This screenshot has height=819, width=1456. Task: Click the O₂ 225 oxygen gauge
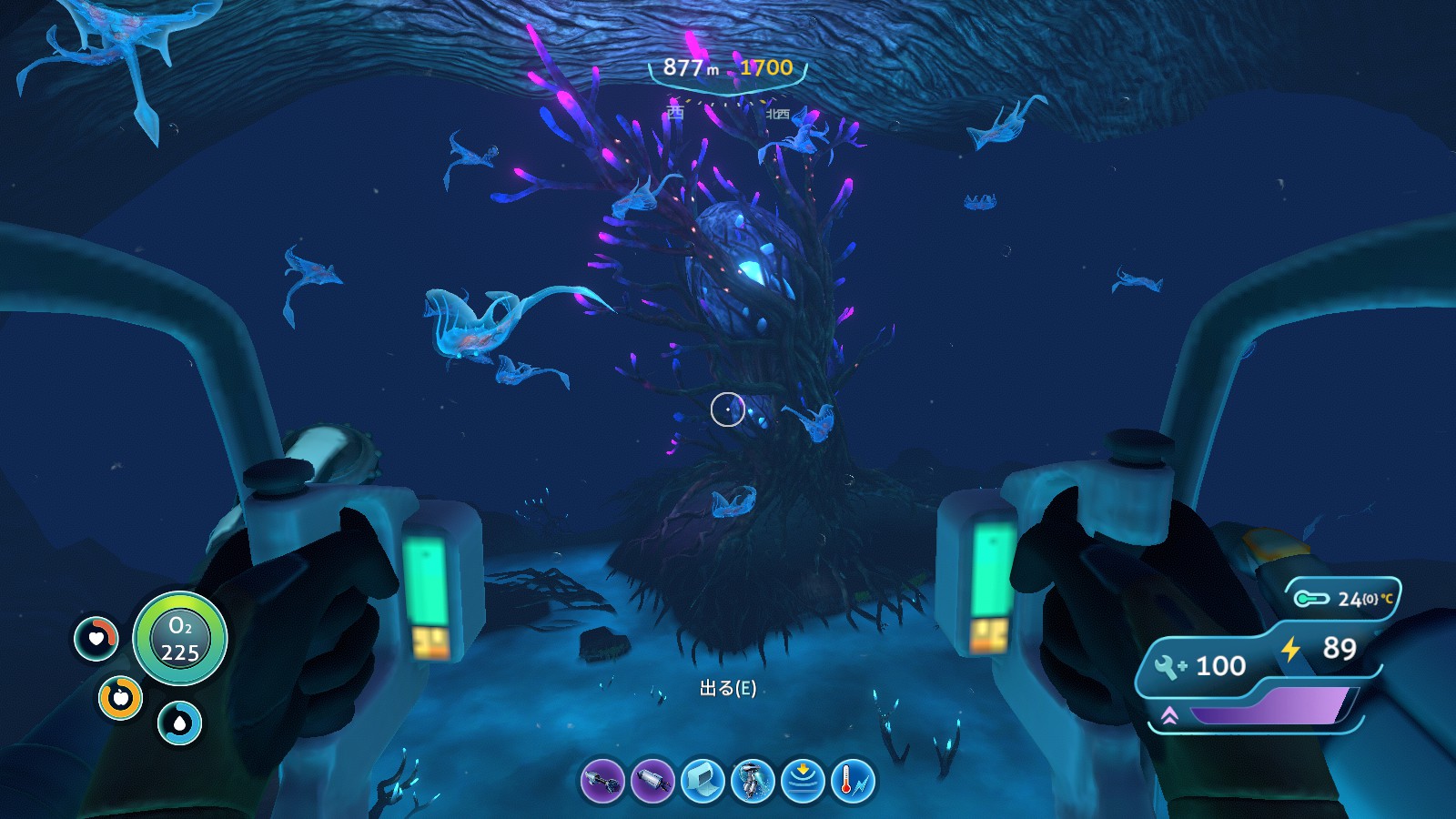[x=180, y=639]
